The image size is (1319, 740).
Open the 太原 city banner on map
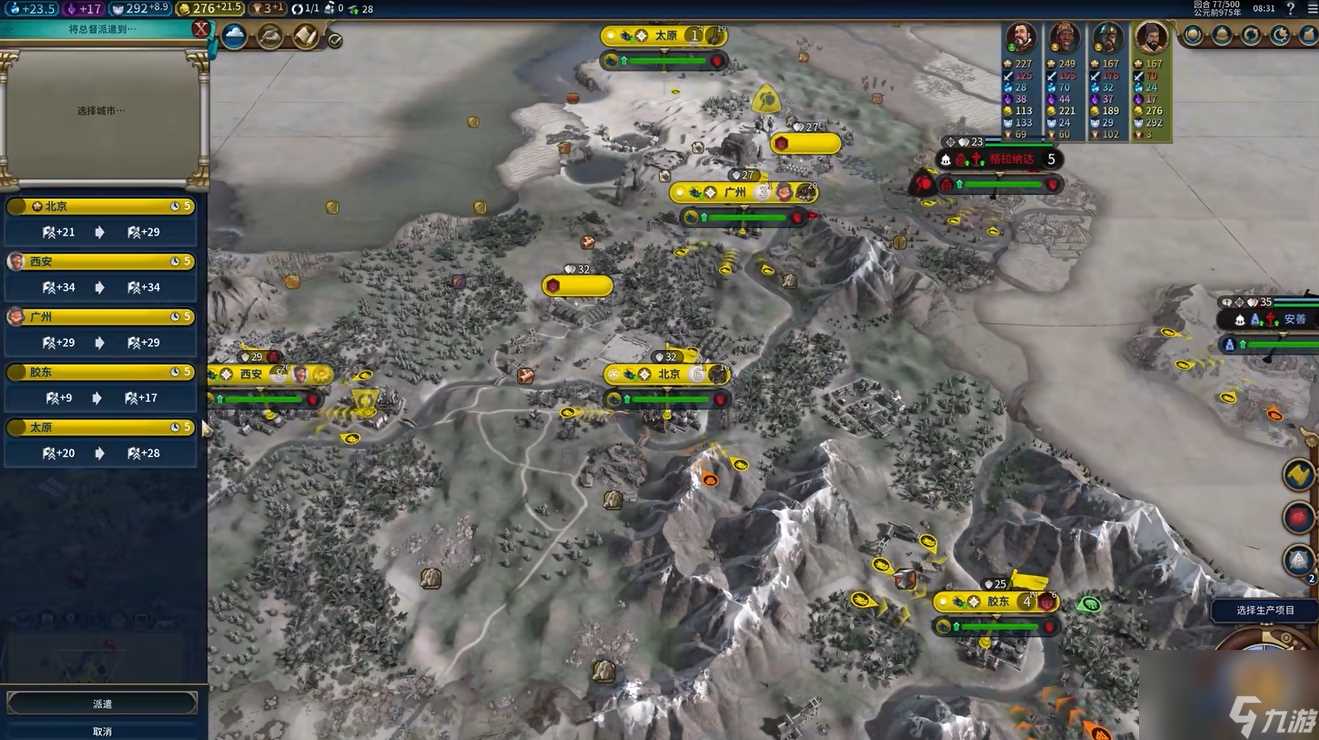point(664,36)
